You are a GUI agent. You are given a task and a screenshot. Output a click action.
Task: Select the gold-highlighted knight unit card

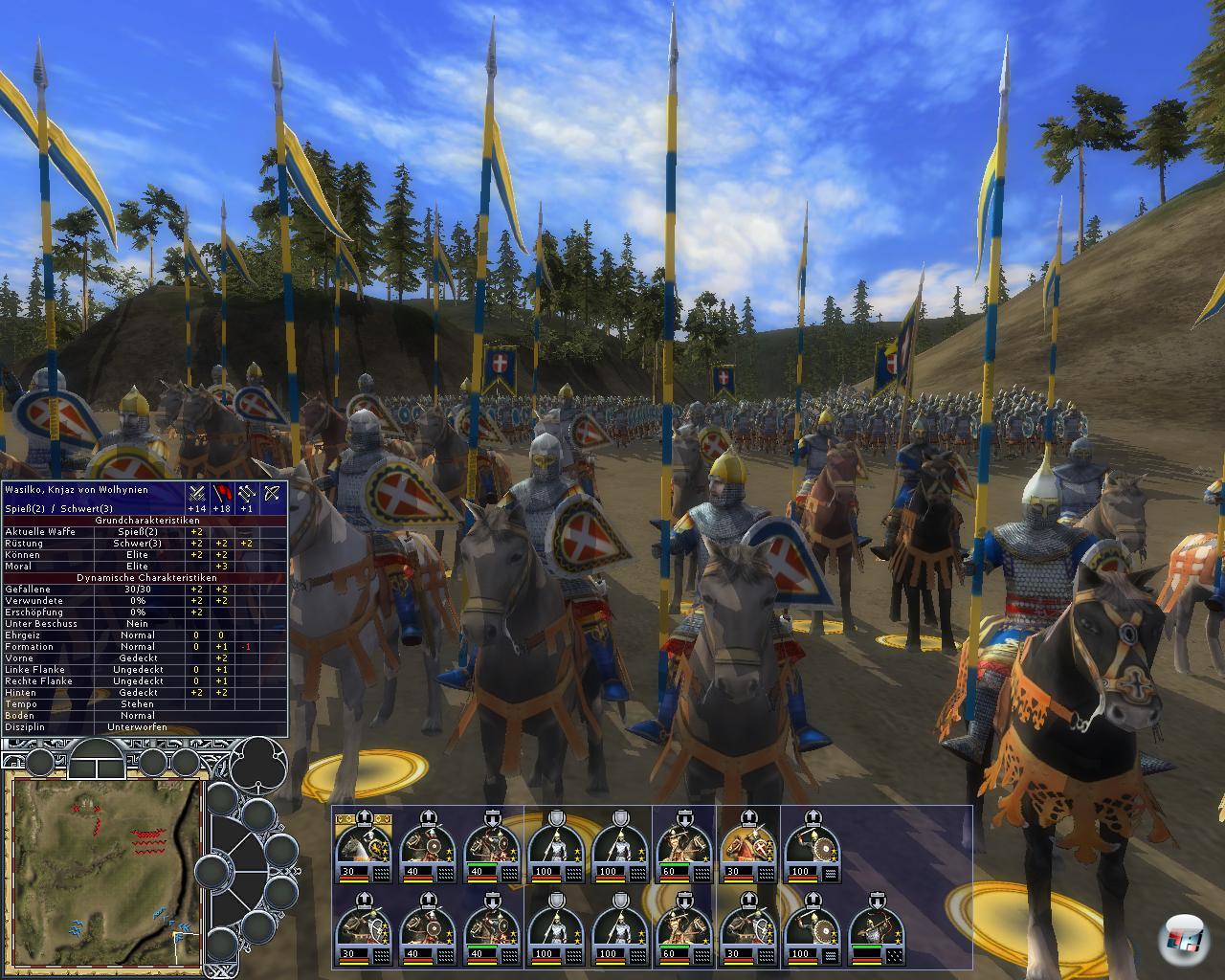[x=748, y=846]
